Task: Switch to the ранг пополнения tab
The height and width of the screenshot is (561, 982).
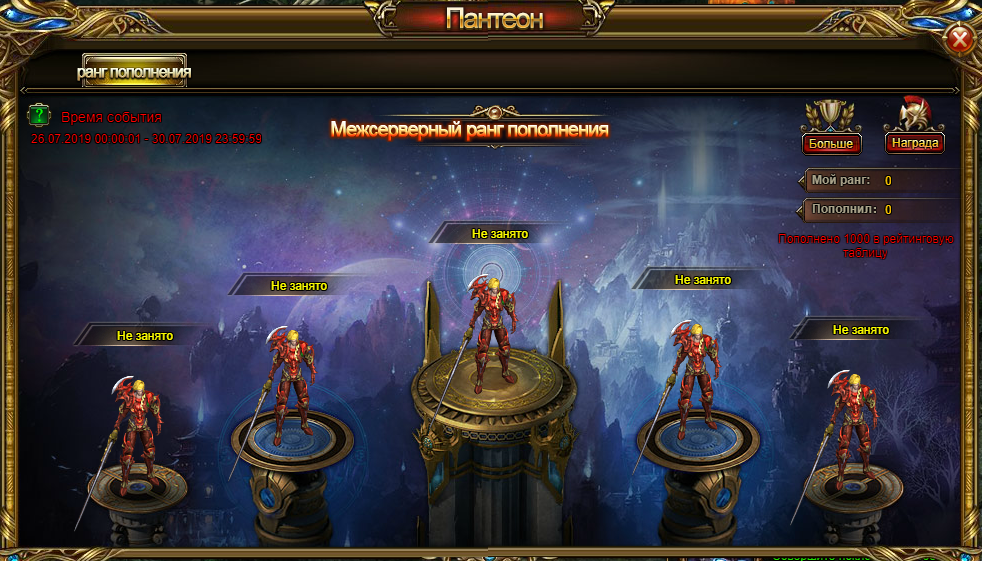Action: coord(134,72)
